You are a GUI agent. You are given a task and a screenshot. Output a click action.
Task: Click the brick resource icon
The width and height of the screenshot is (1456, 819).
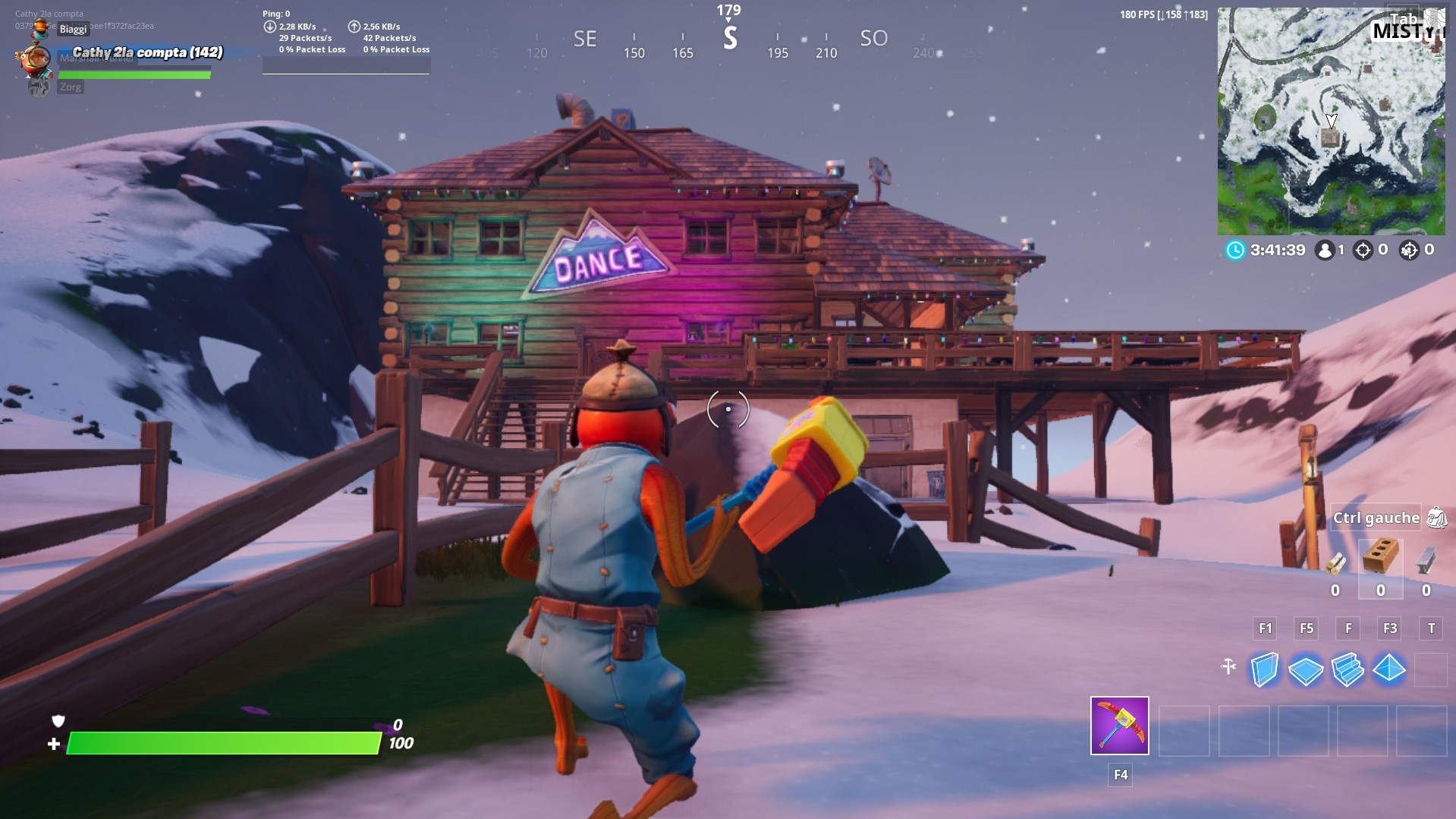1381,556
